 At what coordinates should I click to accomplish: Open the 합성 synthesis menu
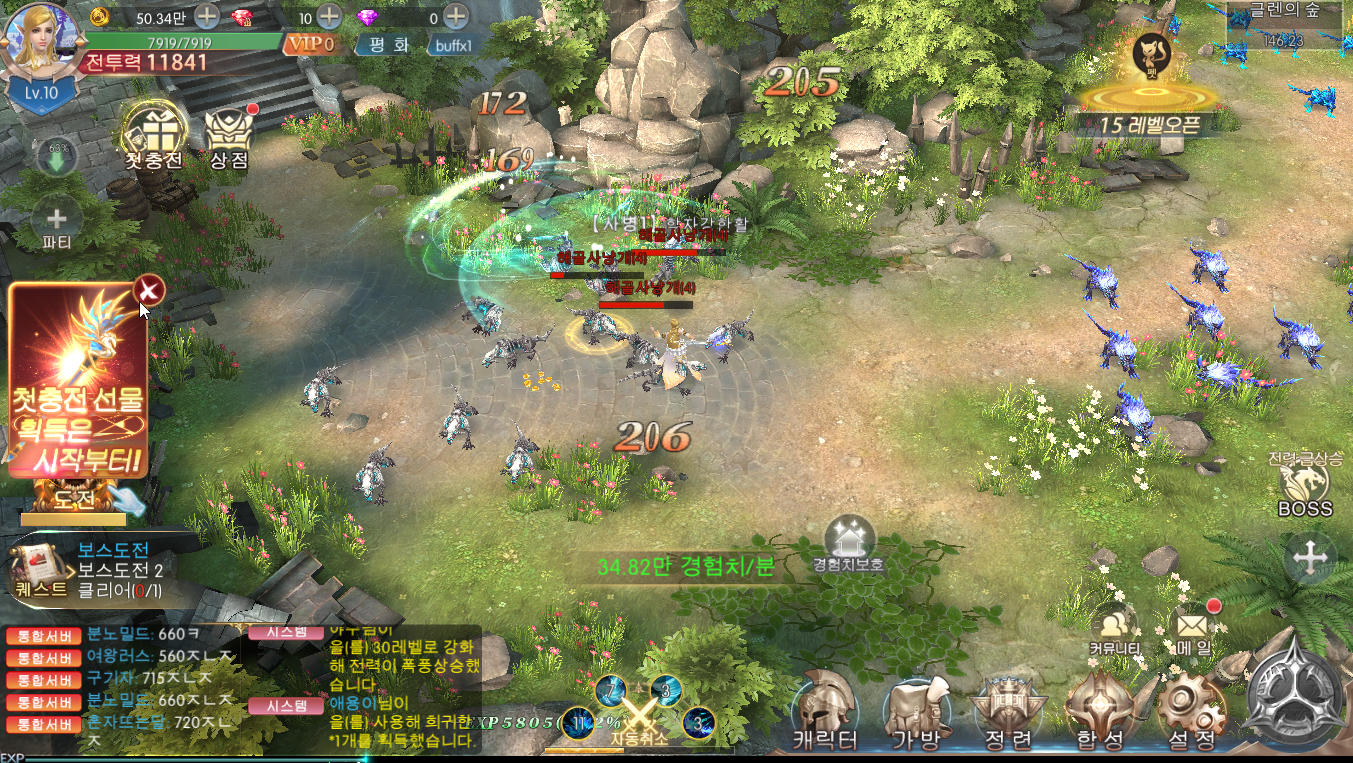coord(1099,710)
